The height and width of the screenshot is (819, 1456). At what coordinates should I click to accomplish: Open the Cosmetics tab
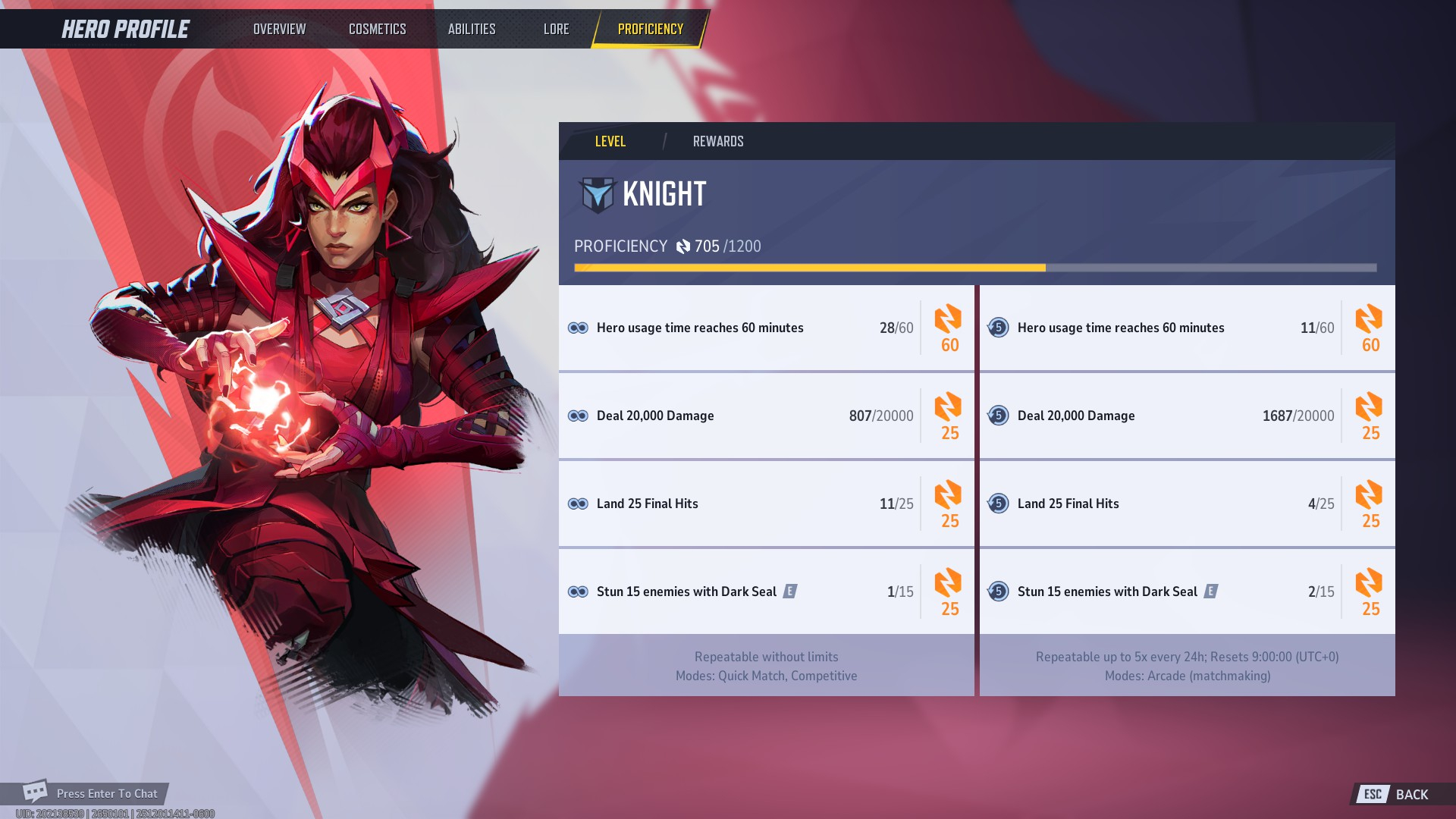[x=377, y=29]
